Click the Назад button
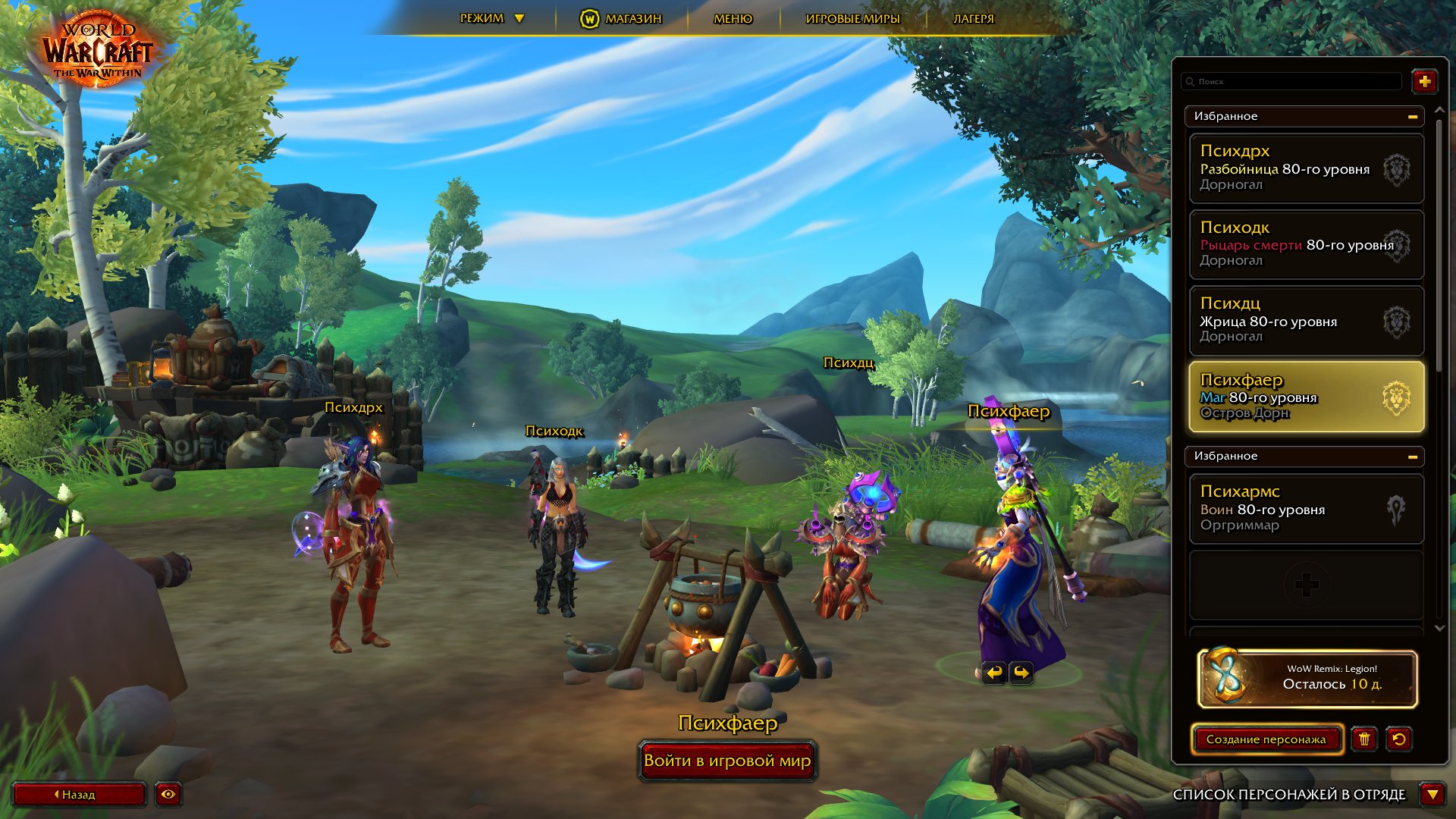The image size is (1456, 819). coord(80,795)
